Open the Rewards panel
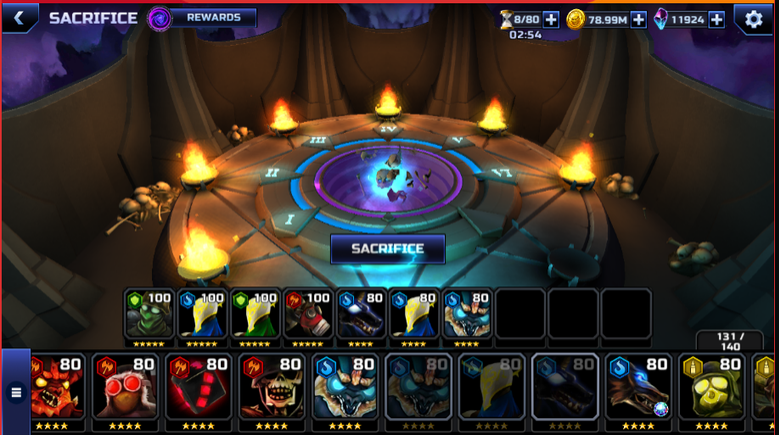The width and height of the screenshot is (779, 435). [212, 17]
